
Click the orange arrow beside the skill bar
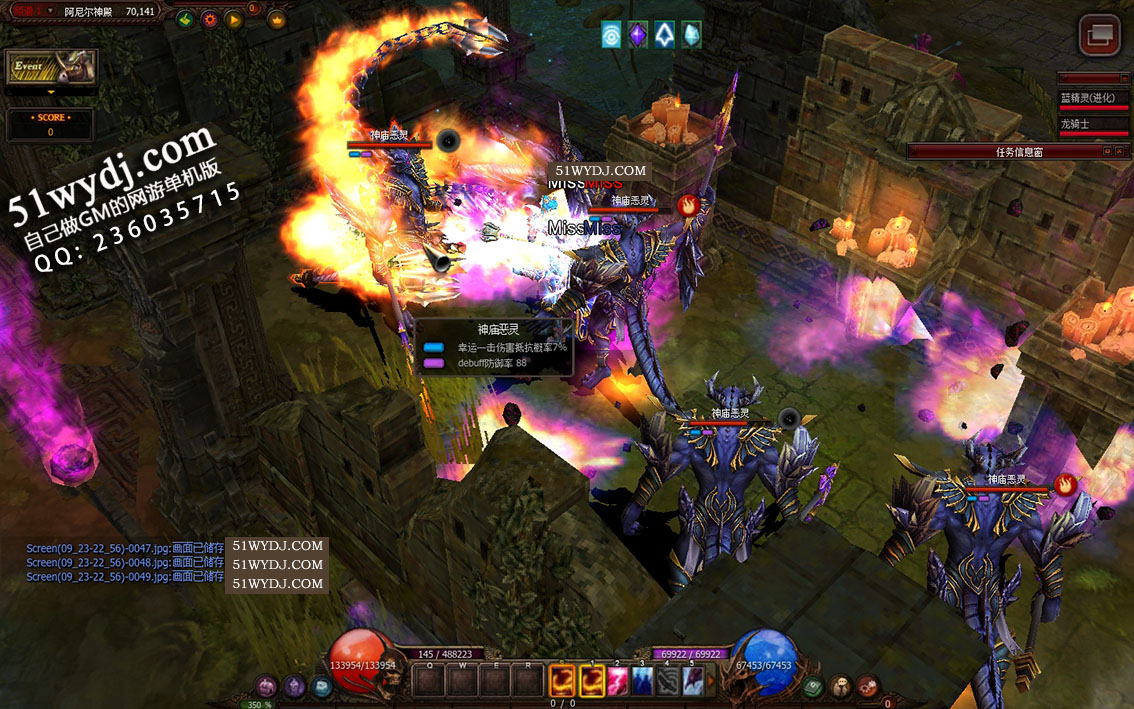pyautogui.click(x=712, y=681)
